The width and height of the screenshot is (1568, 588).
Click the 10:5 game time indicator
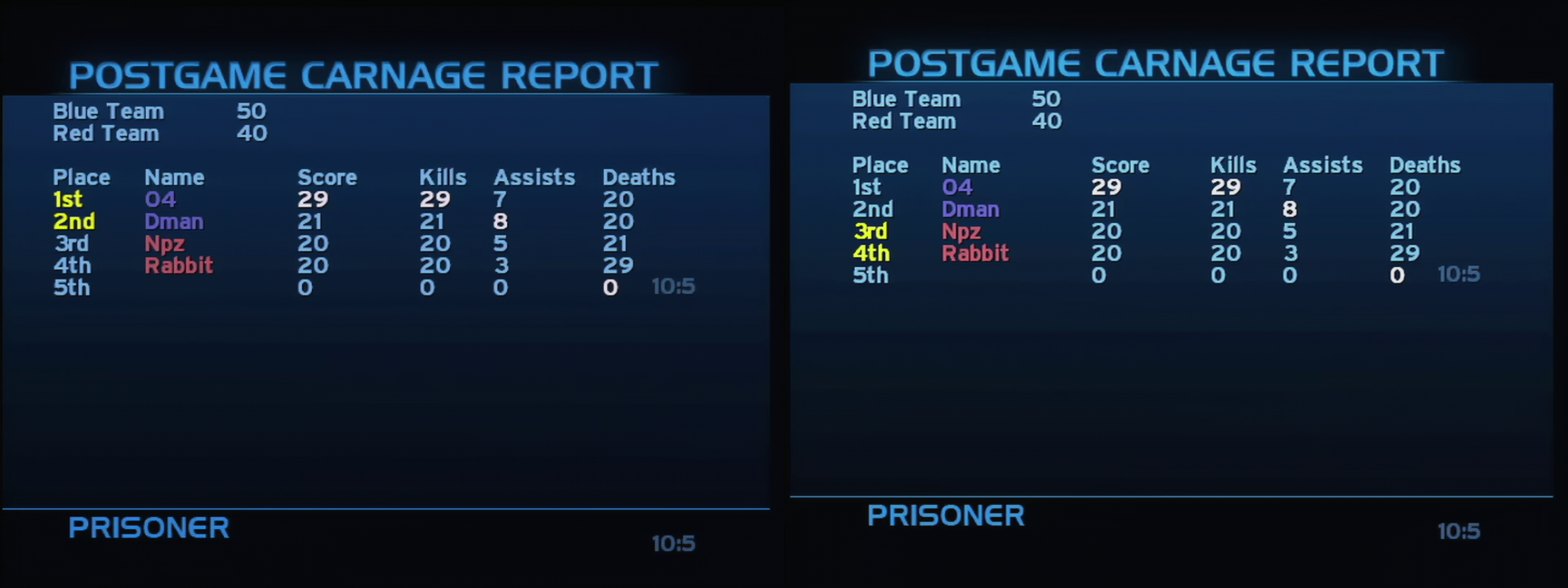point(672,287)
